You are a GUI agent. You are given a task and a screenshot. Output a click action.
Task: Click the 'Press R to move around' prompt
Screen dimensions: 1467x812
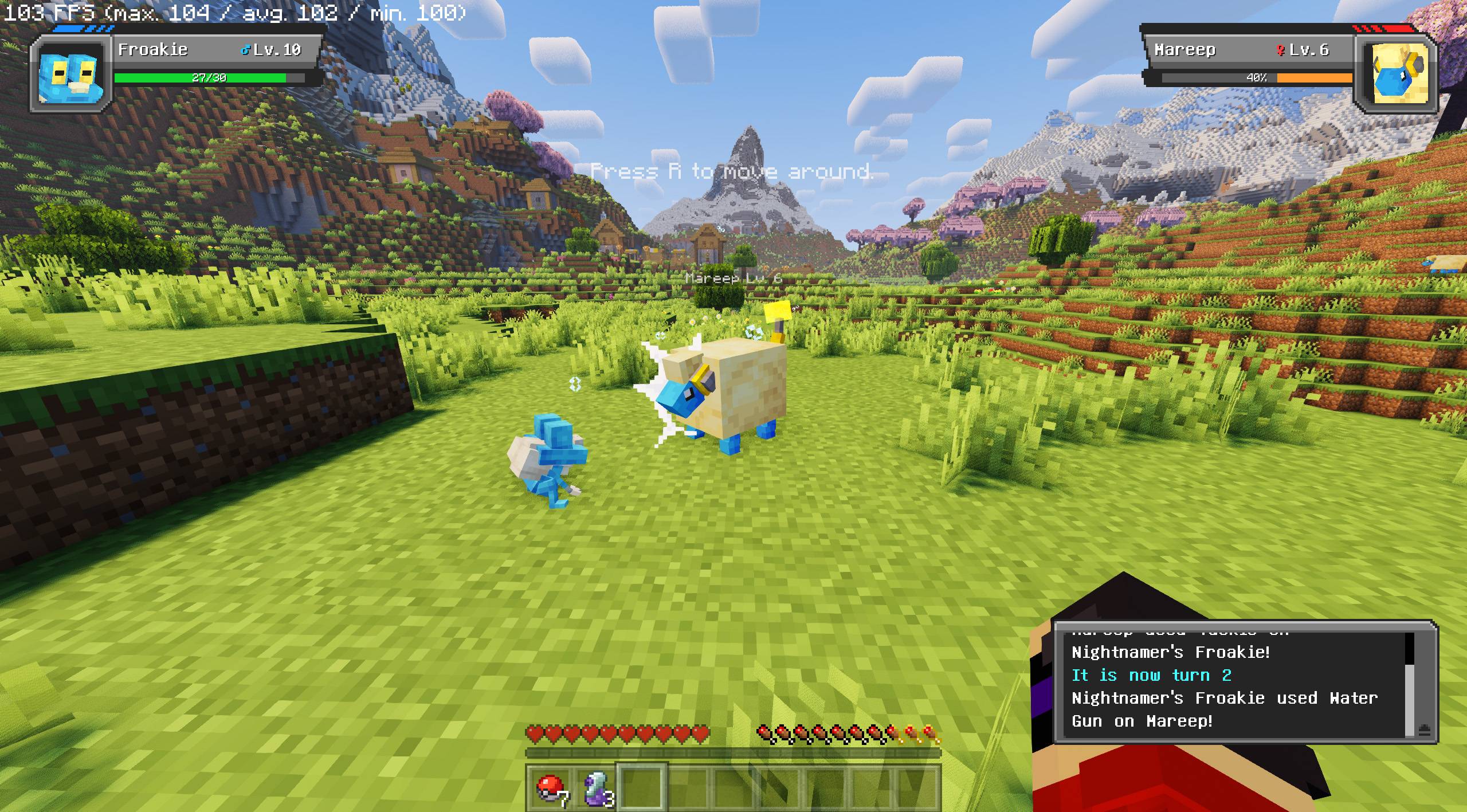733,170
